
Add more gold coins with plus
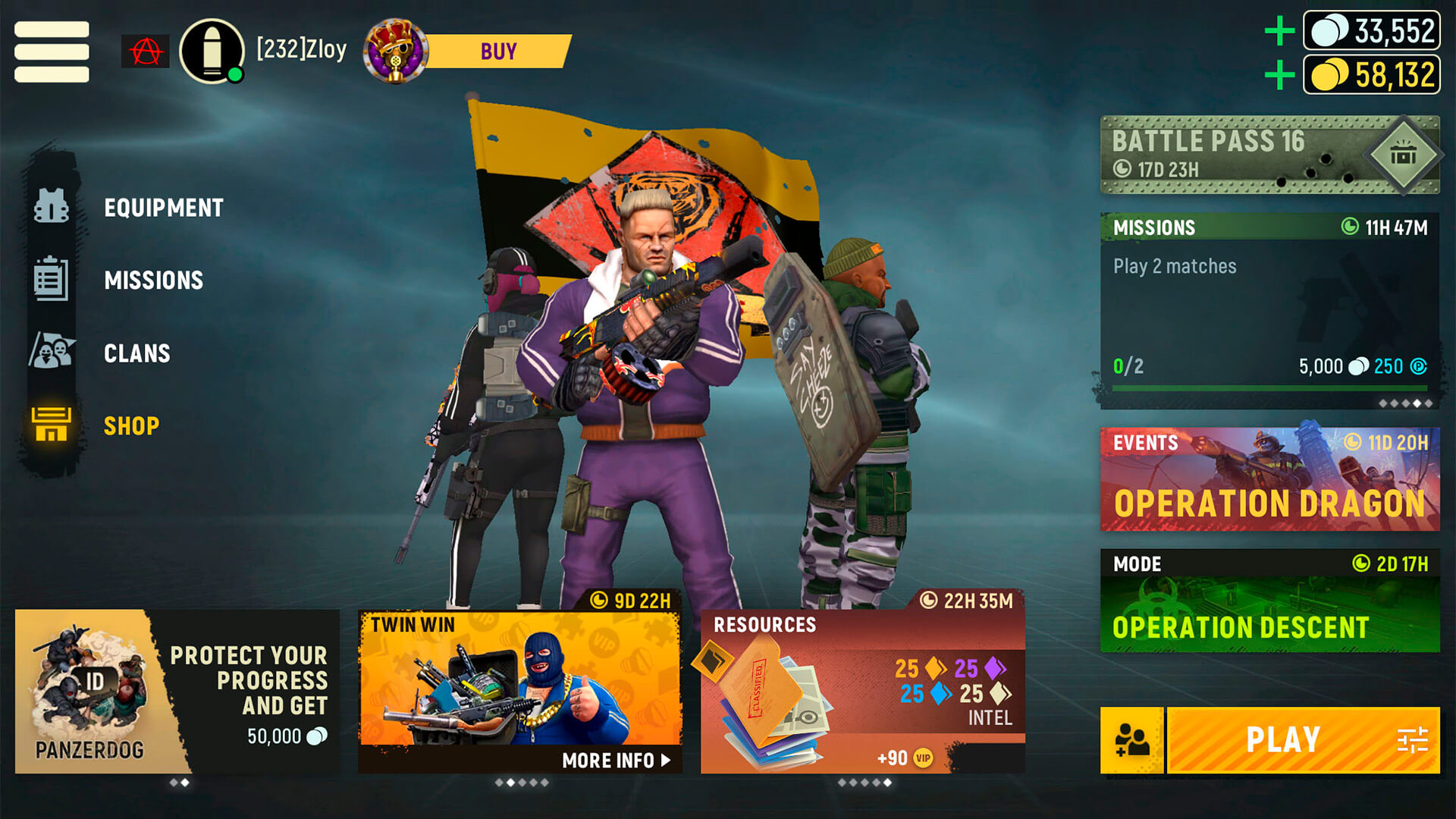pos(1279,75)
